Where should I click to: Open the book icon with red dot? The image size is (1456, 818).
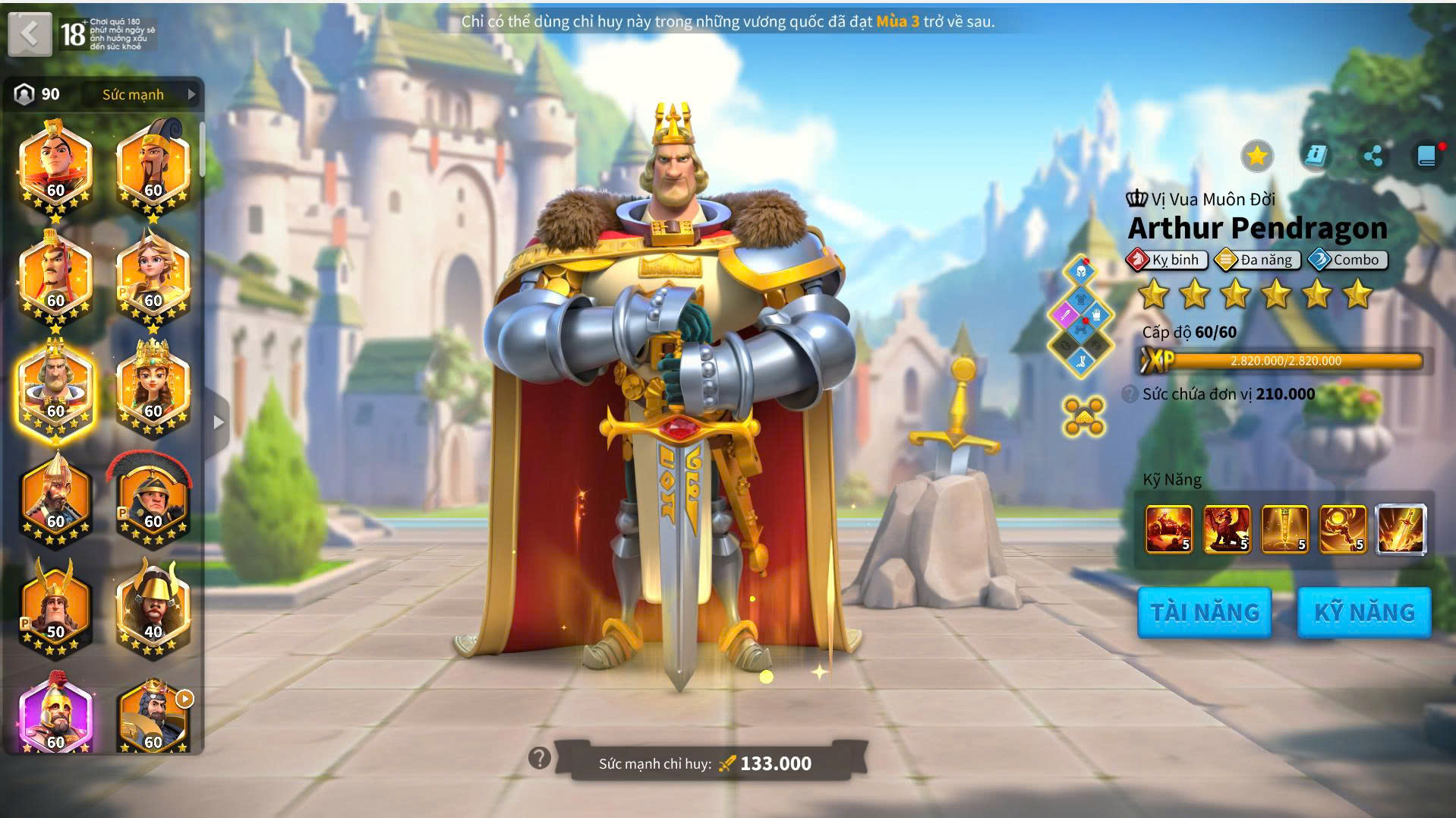click(x=1426, y=156)
